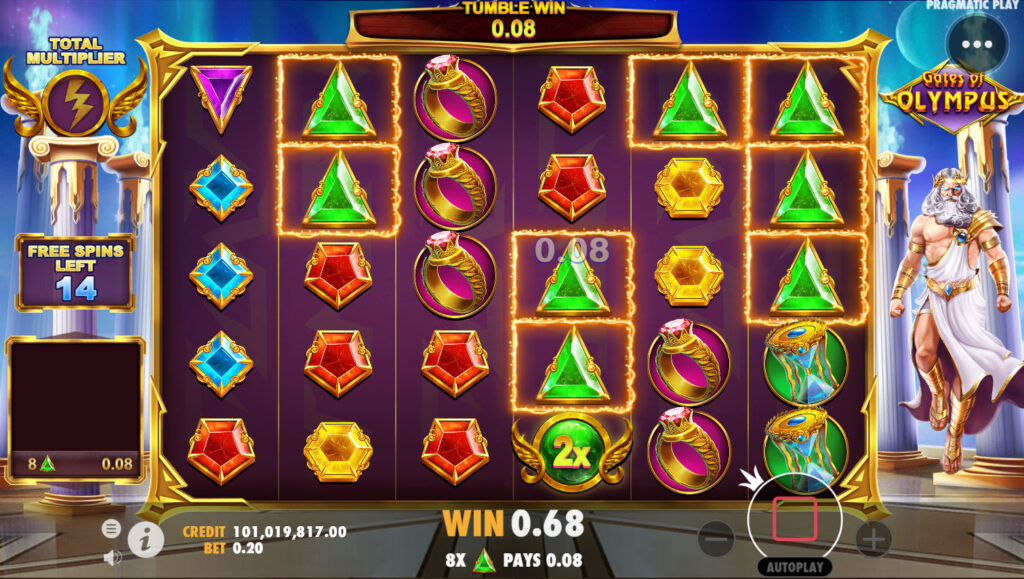
Task: Open the small hamburger settings menu
Action: tap(112, 528)
